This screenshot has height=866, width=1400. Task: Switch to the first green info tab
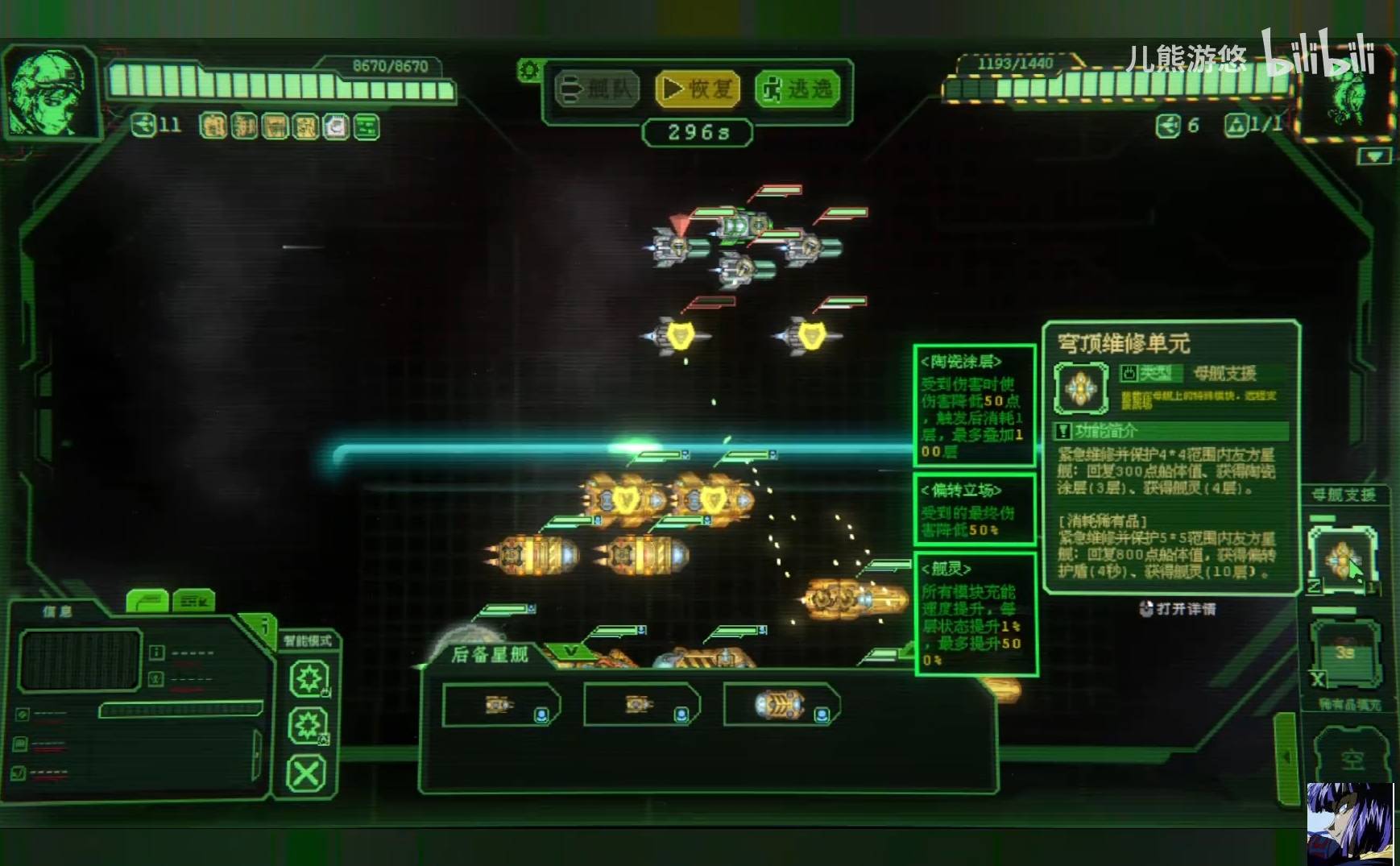point(147,601)
